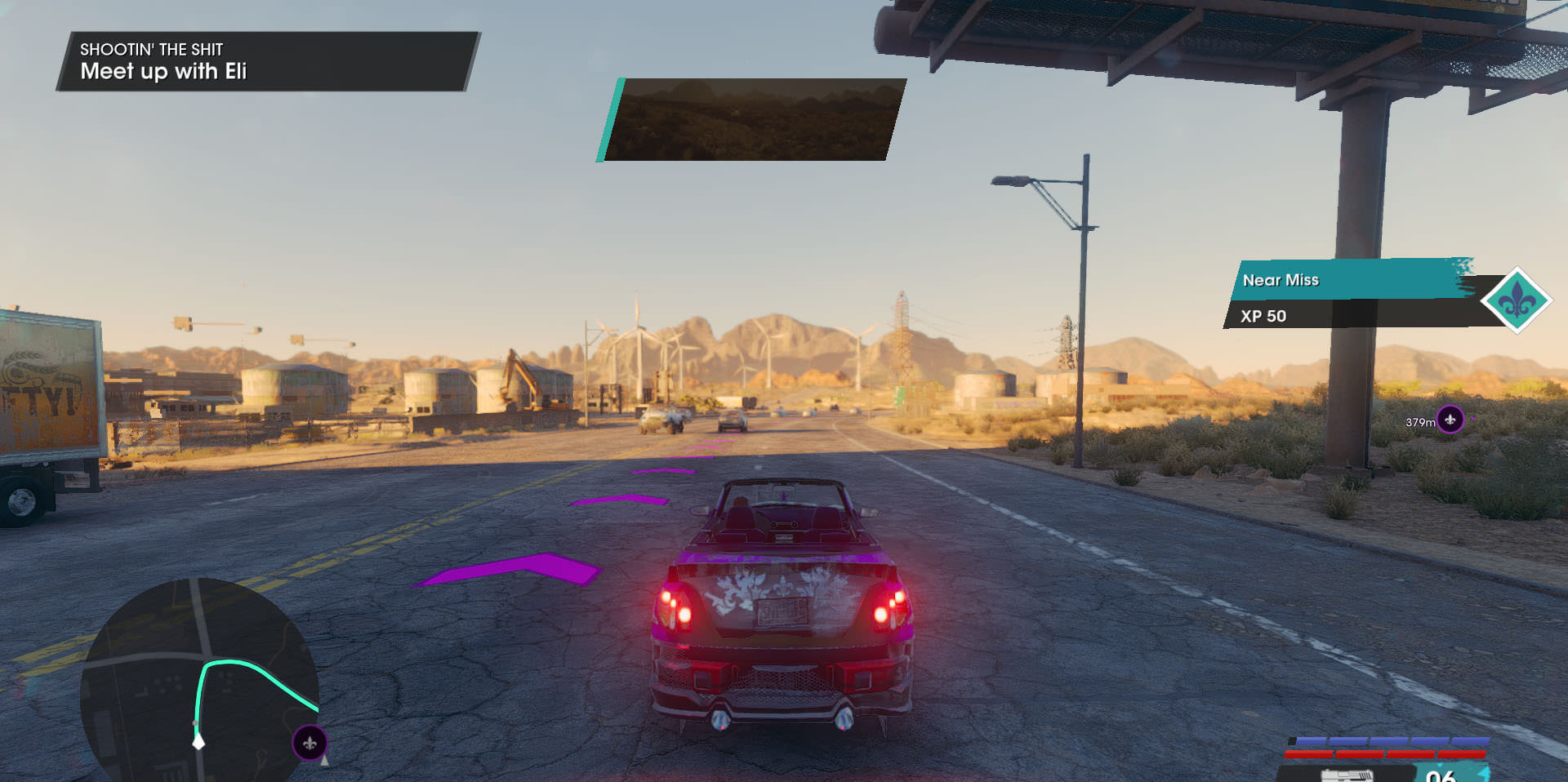Click the dark landscape thumbnail banner
The image size is (1568, 782).
(752, 120)
